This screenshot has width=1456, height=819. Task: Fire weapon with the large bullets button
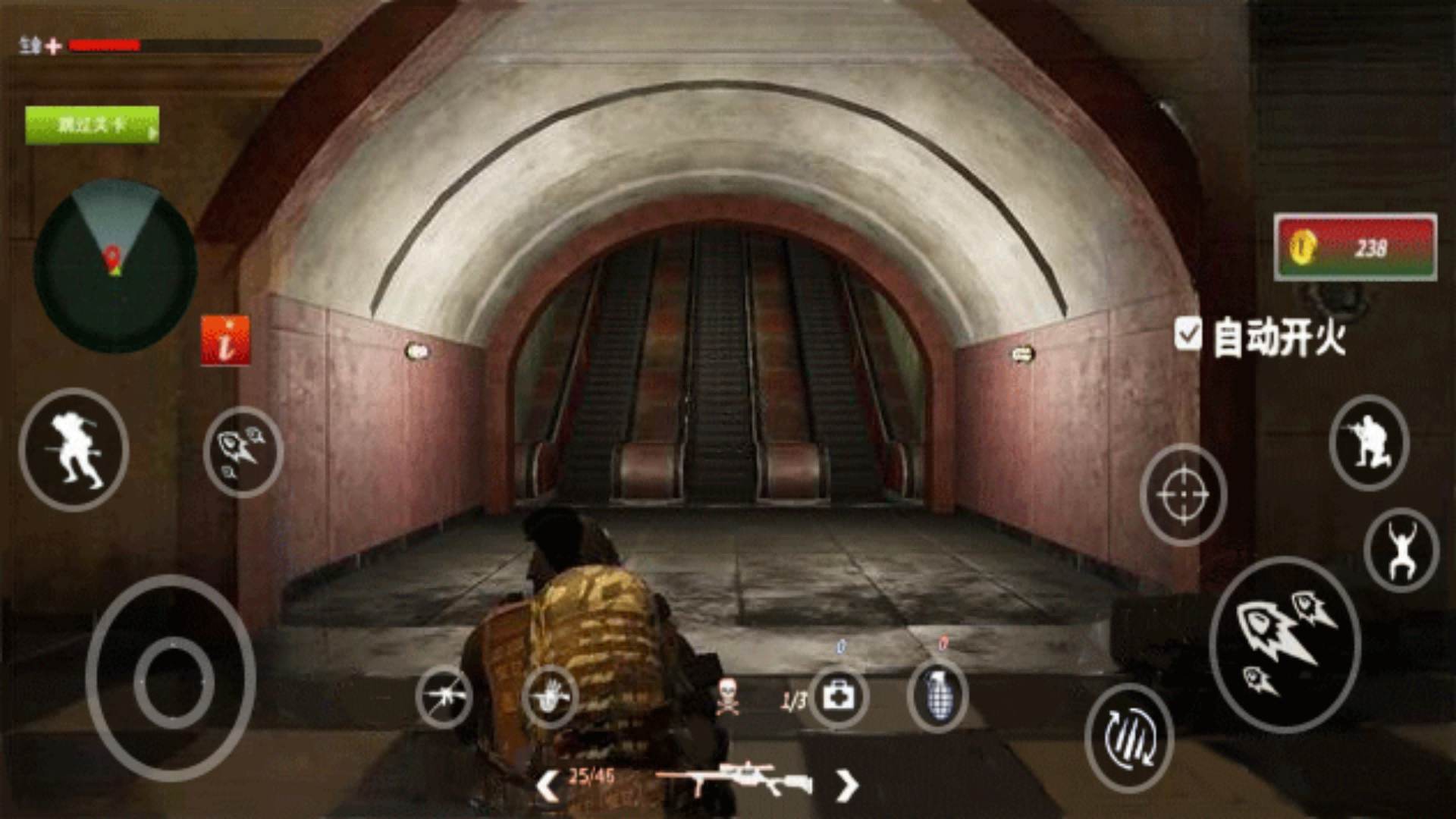click(x=1285, y=645)
